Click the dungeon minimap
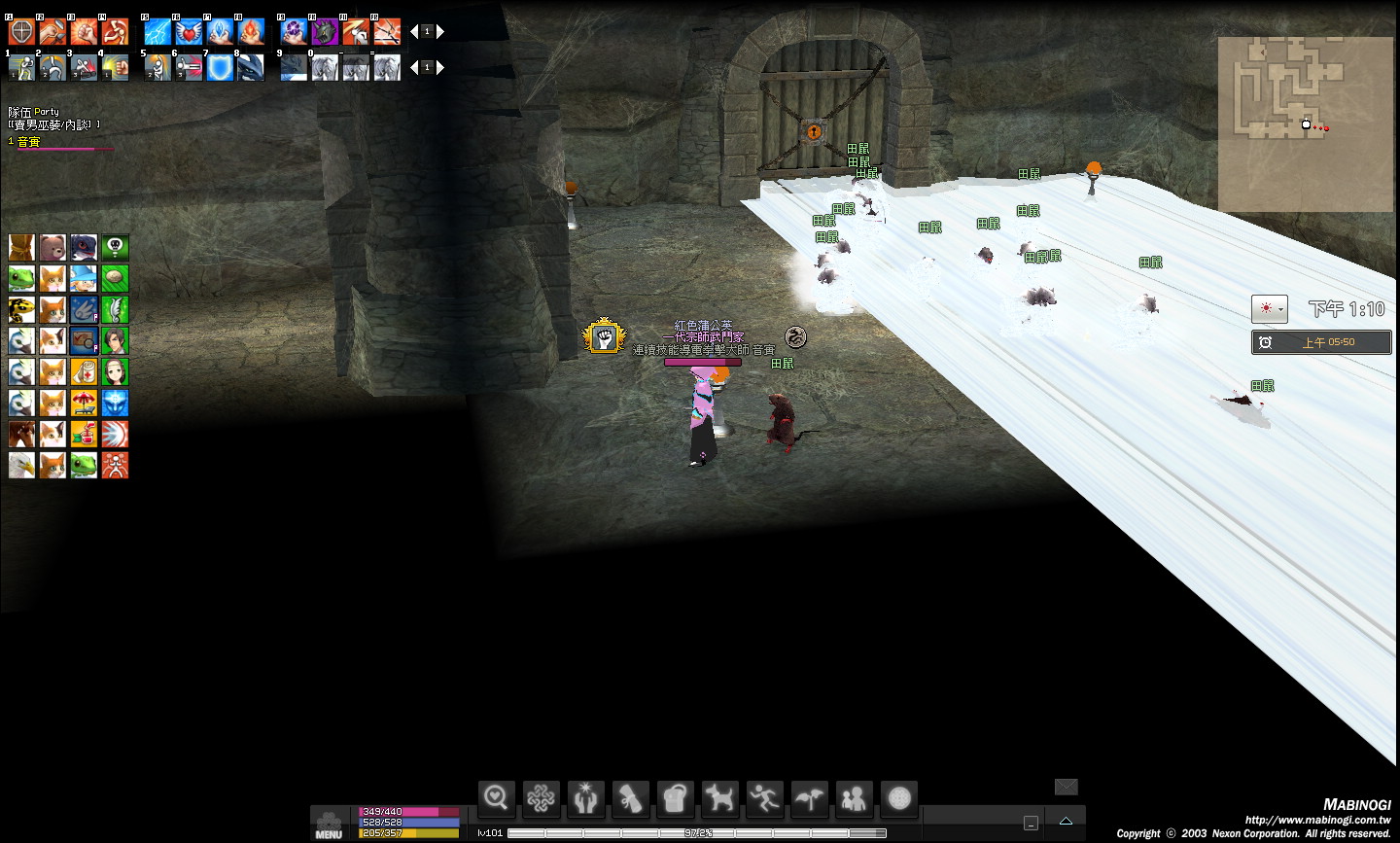 pos(1306,123)
